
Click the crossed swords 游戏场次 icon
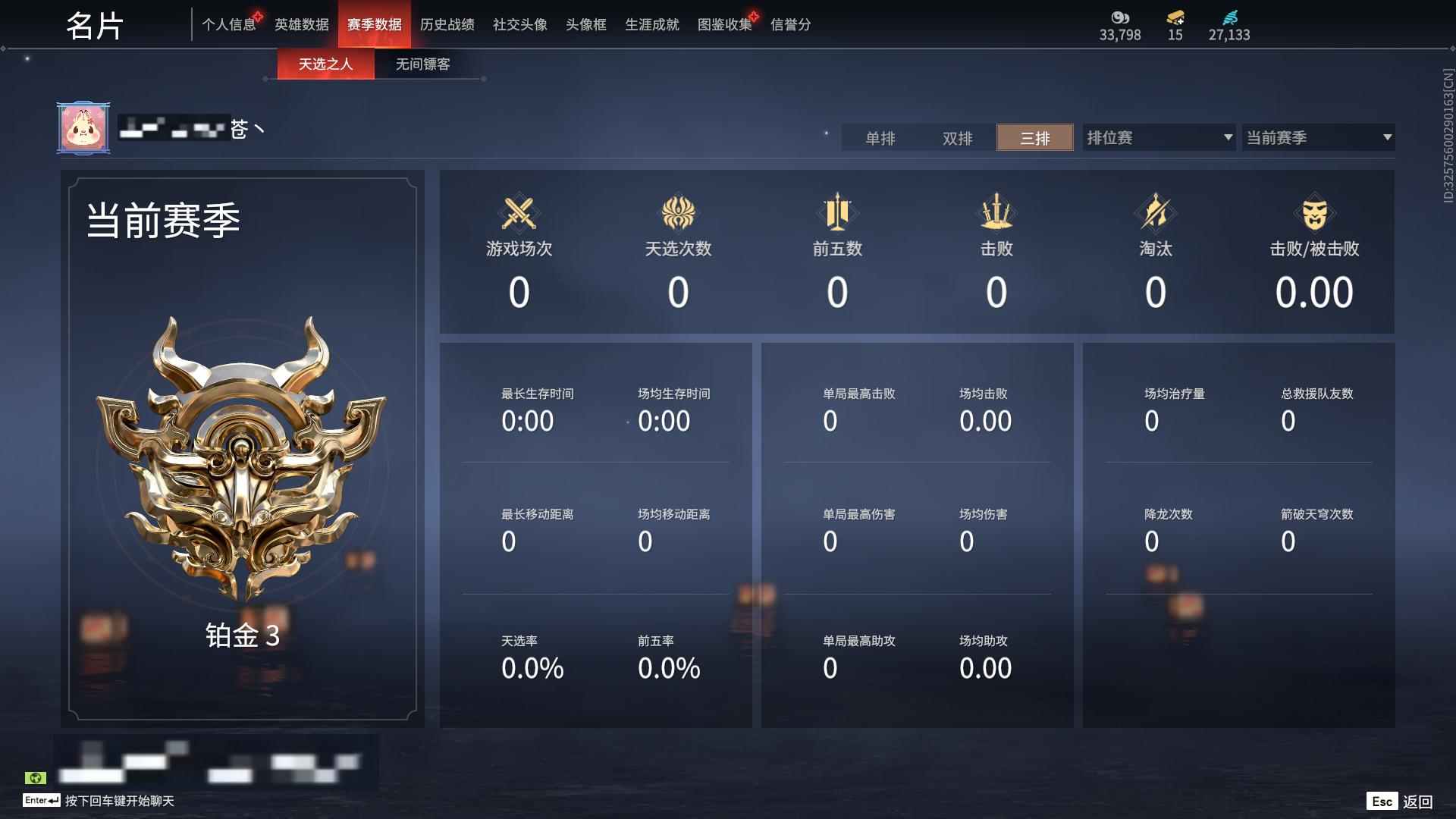tap(519, 213)
